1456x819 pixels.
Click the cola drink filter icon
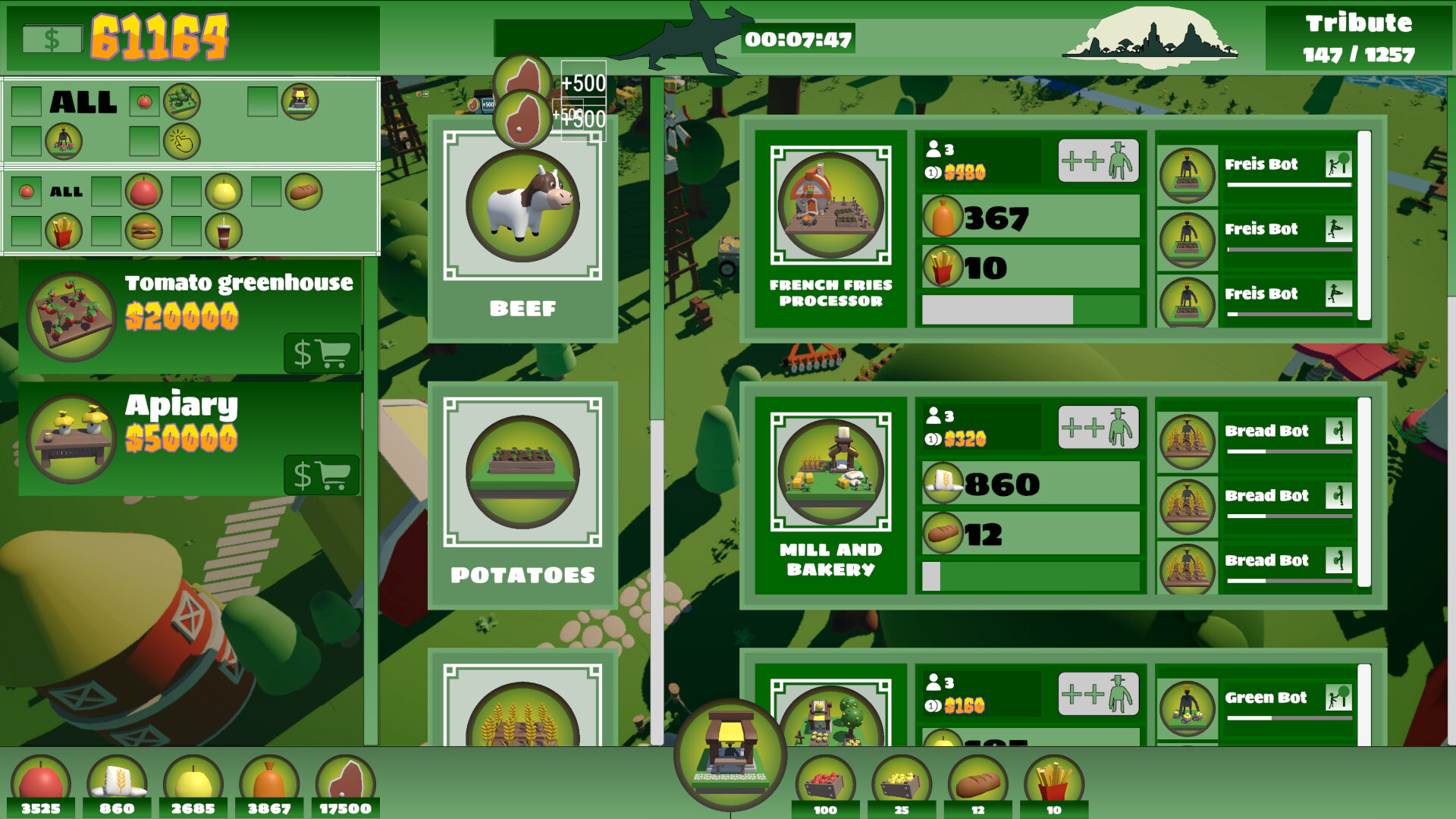point(224,231)
